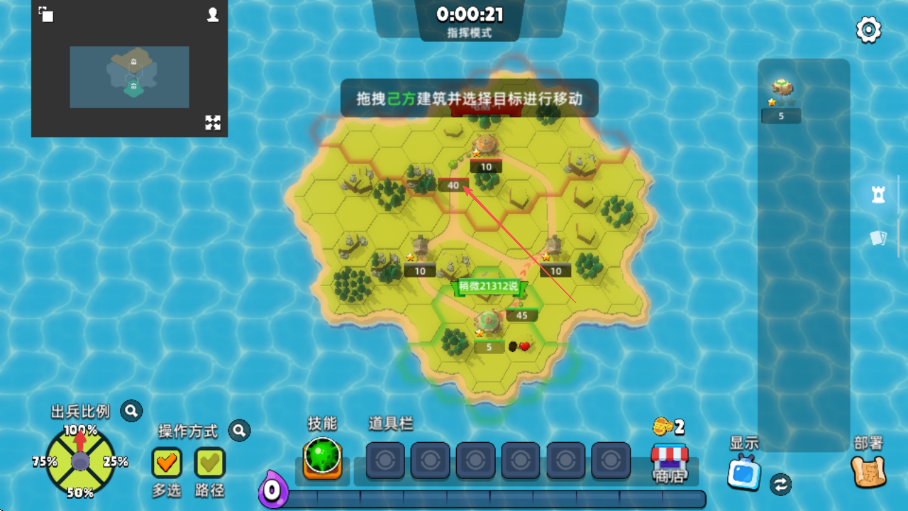Open the magnifier beside 出兵比例
The height and width of the screenshot is (511, 908).
pyautogui.click(x=131, y=410)
